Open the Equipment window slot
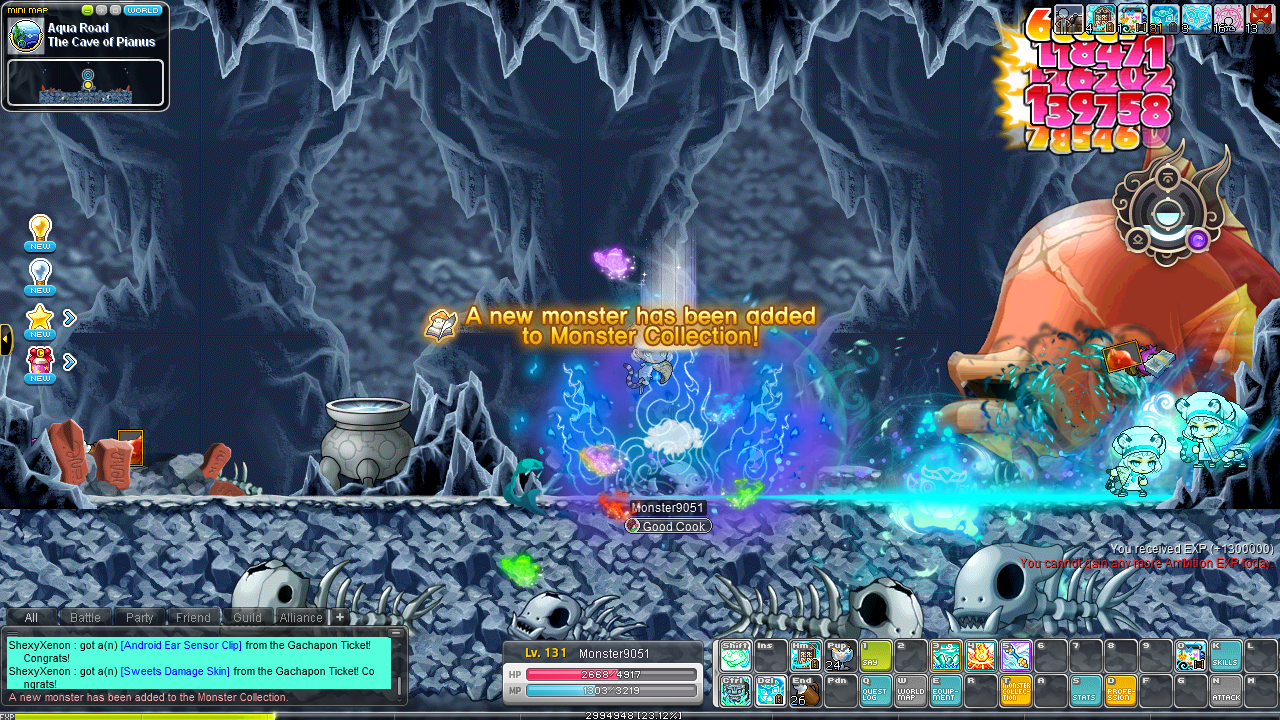This screenshot has width=1280, height=720. pyautogui.click(x=945, y=690)
